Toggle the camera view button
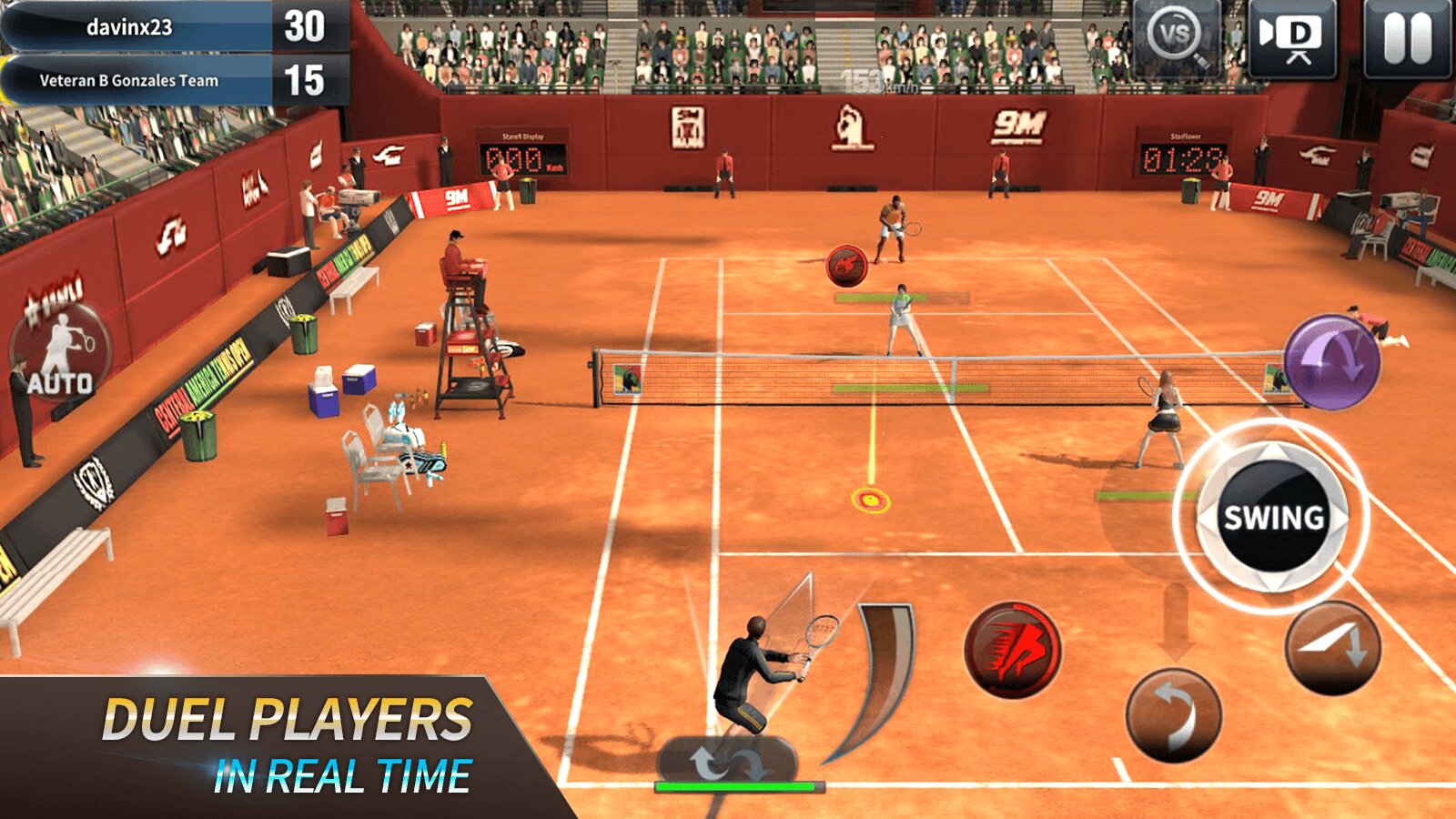1456x819 pixels. click(x=1292, y=37)
